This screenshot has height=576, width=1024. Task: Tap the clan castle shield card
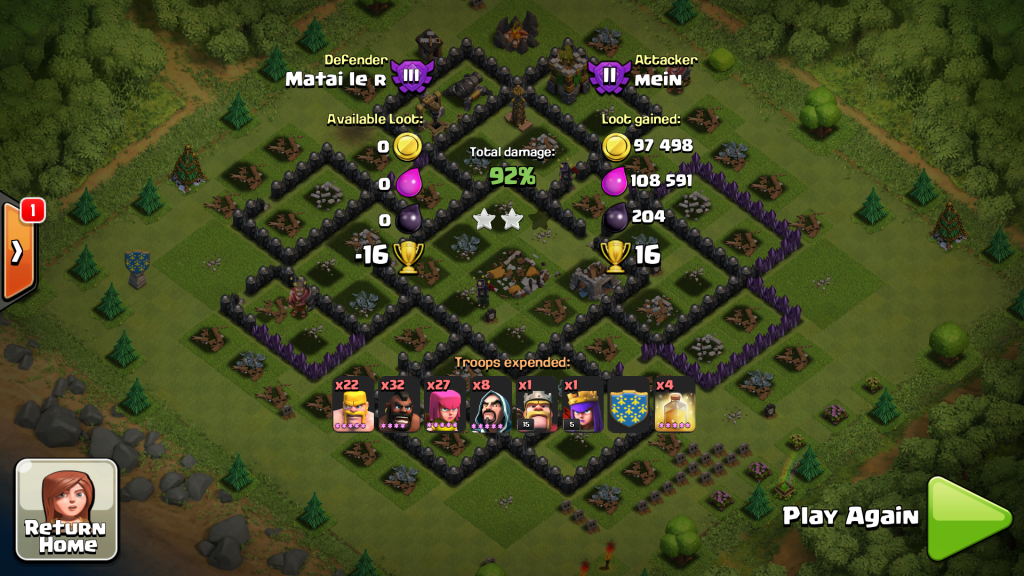pos(629,405)
